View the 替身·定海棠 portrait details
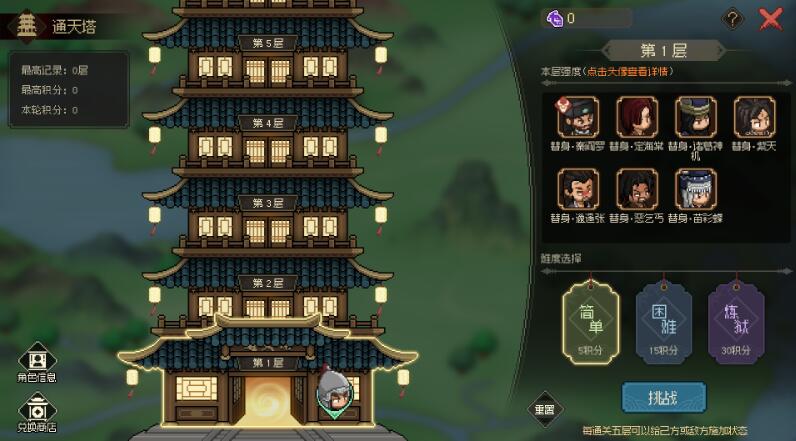Viewport: 796px width, 441px height. [x=637, y=117]
